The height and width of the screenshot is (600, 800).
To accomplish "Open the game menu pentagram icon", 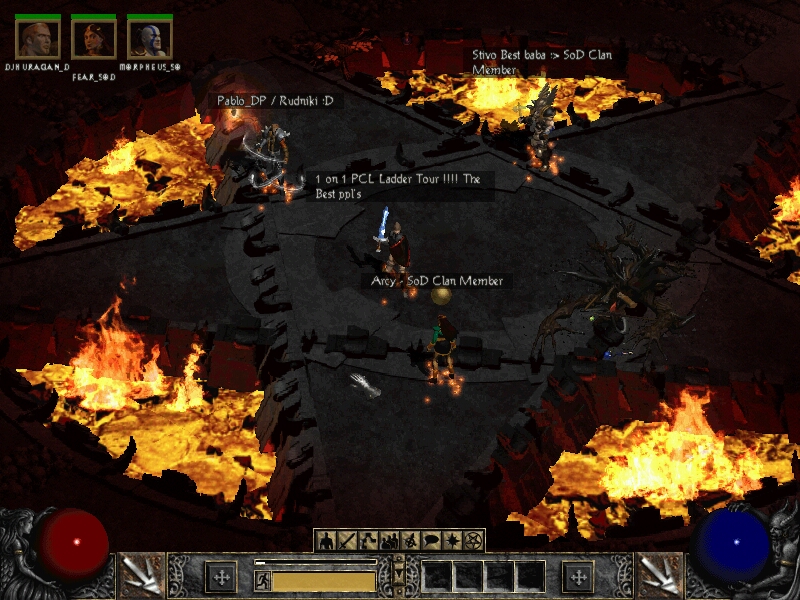I will (473, 541).
